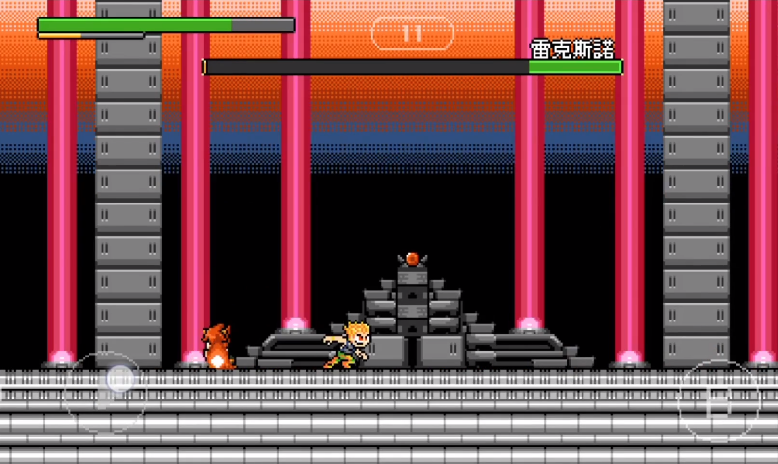The height and width of the screenshot is (464, 778).
Task: Tap the virtual joystick thumb knob
Action: pos(120,378)
